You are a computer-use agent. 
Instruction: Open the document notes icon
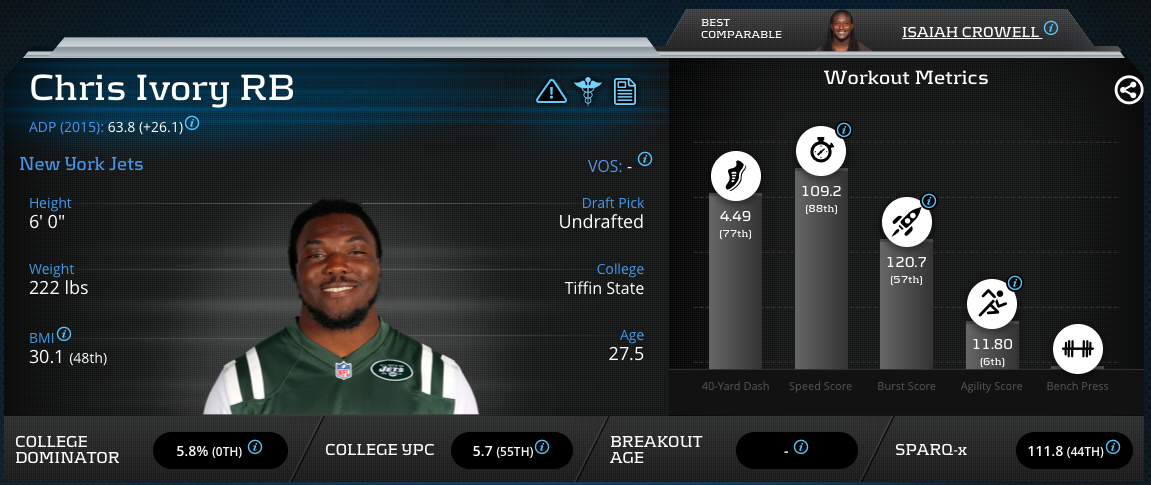point(625,92)
